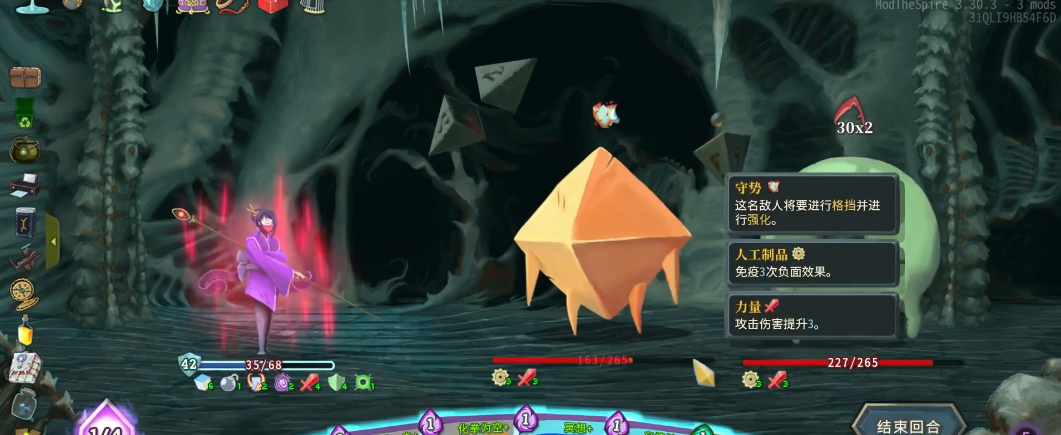Select the dark cauldron relic icon
This screenshot has width=1061, height=435.
24,150
